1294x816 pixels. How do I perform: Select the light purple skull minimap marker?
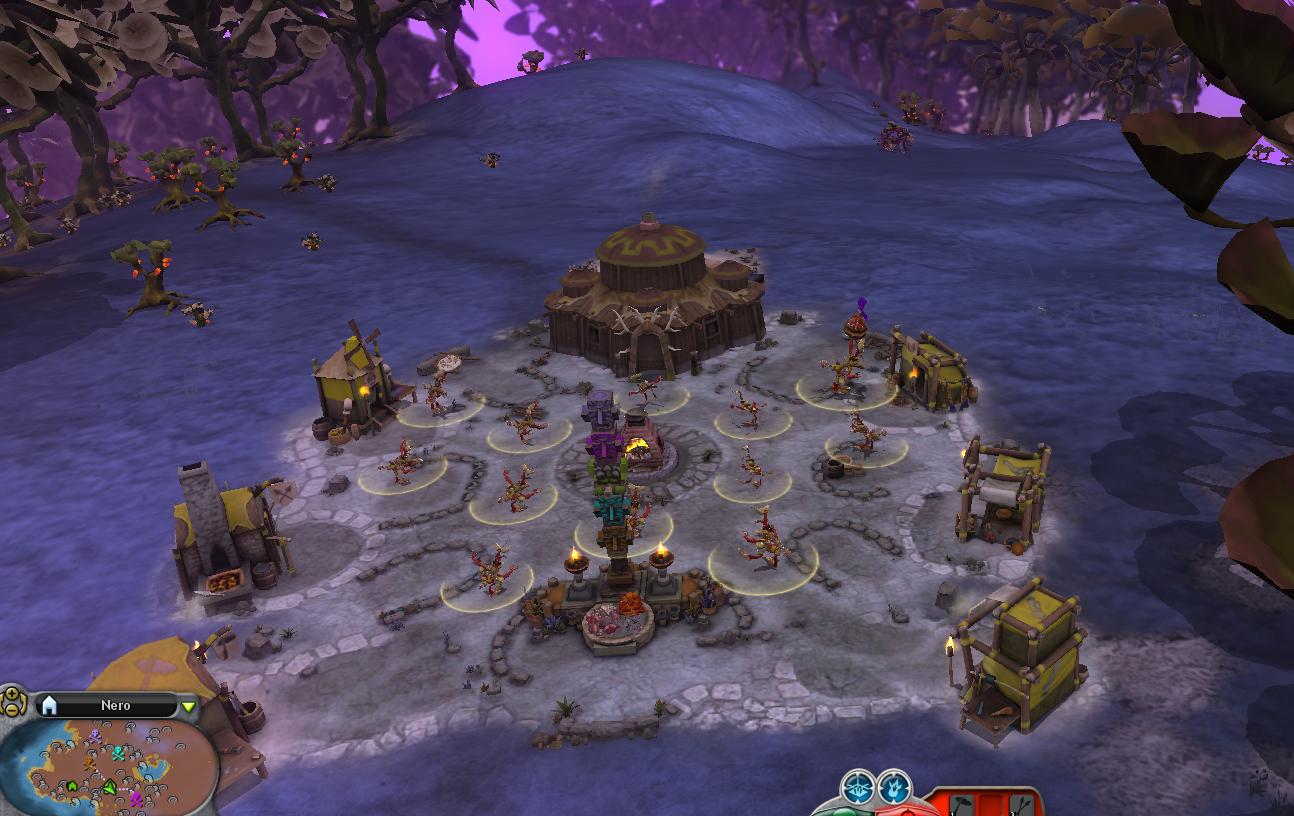click(x=95, y=736)
